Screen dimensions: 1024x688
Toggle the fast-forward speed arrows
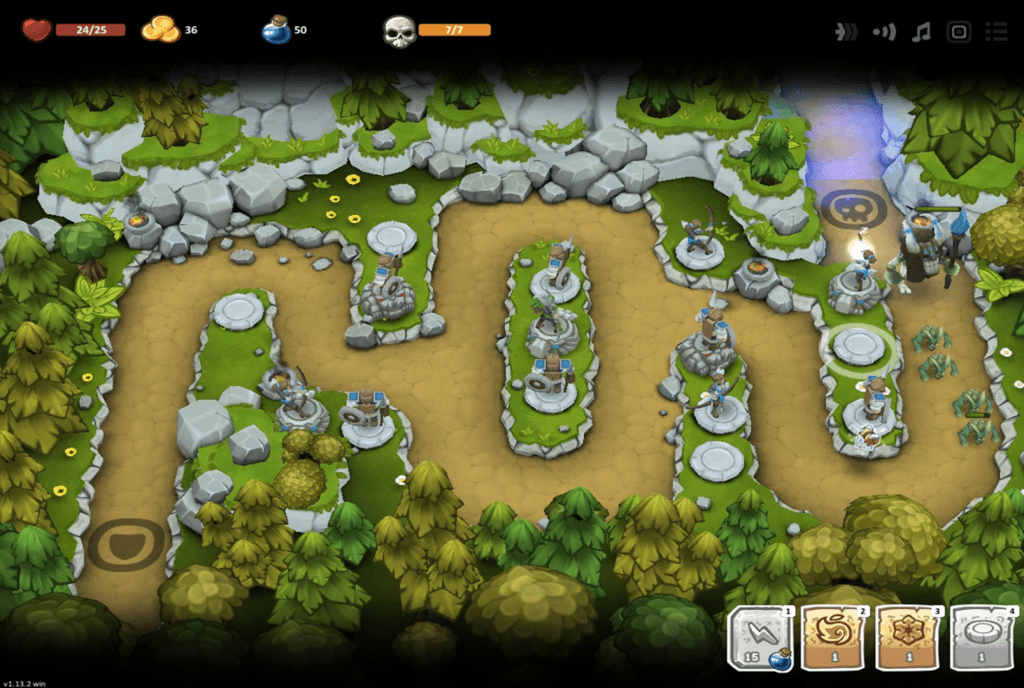point(846,32)
